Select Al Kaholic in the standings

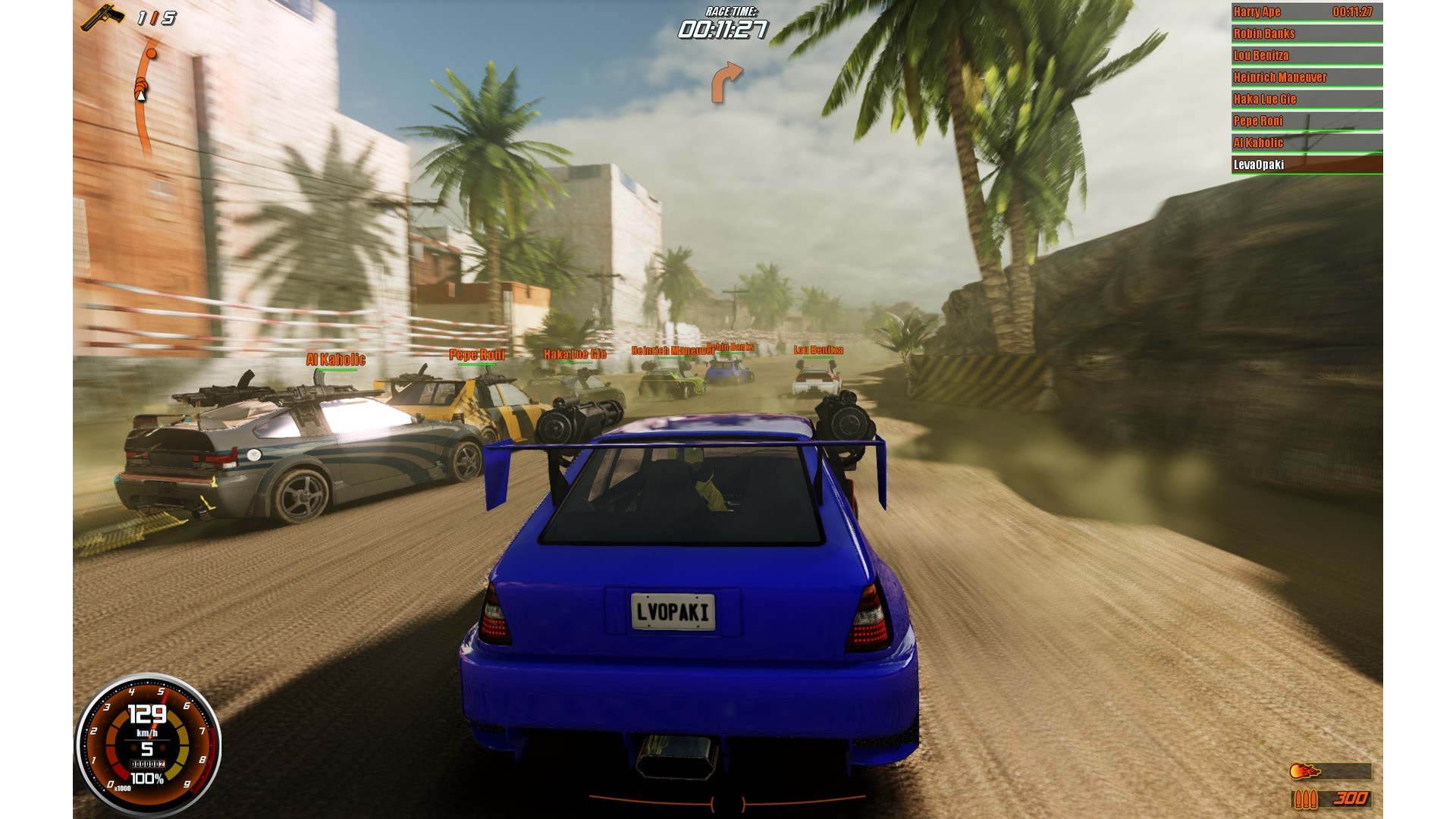1306,143
